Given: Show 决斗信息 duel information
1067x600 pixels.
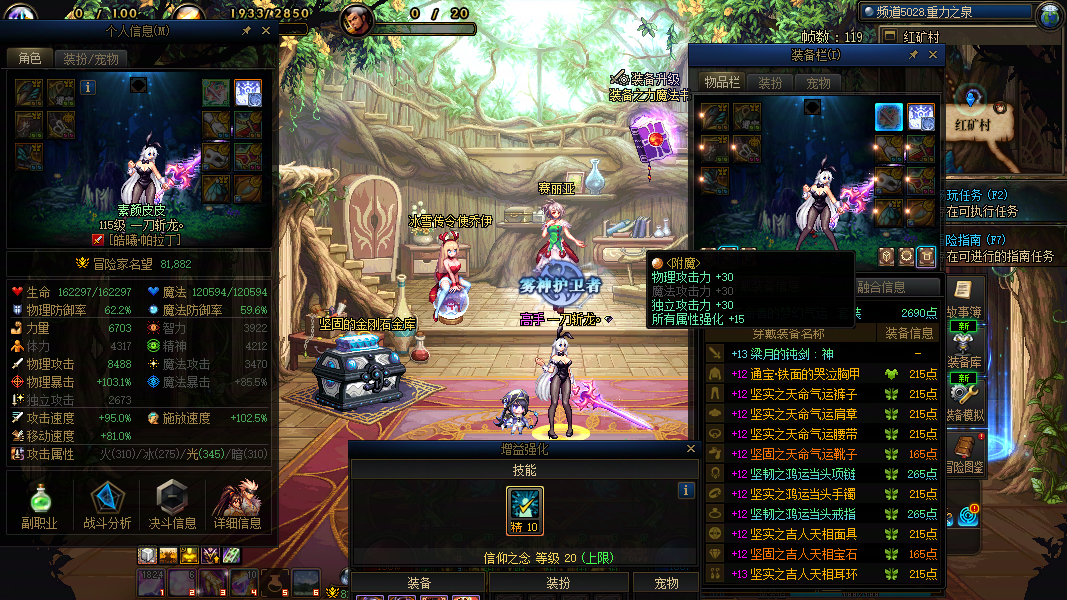Looking at the screenshot, I should [x=173, y=505].
